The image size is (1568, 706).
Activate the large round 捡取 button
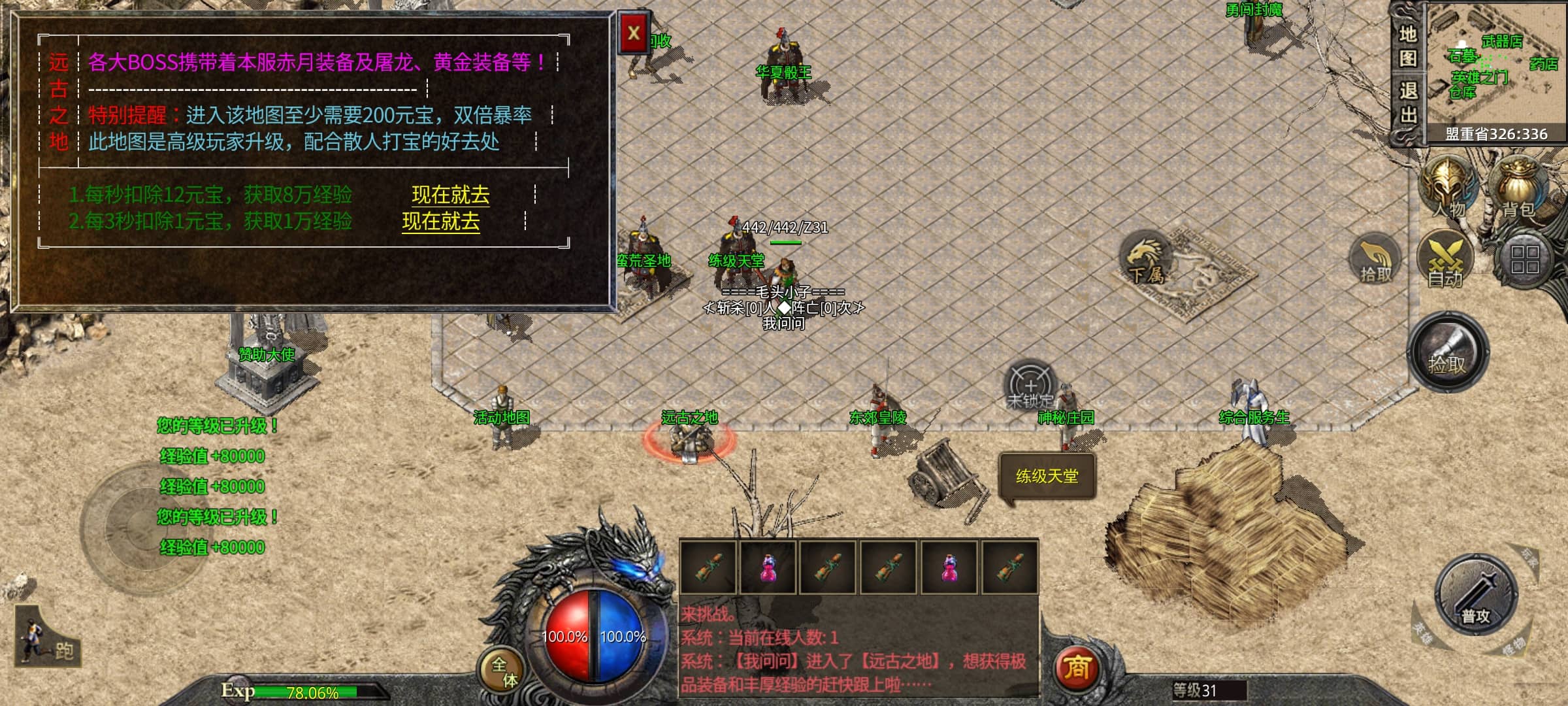click(x=1447, y=352)
